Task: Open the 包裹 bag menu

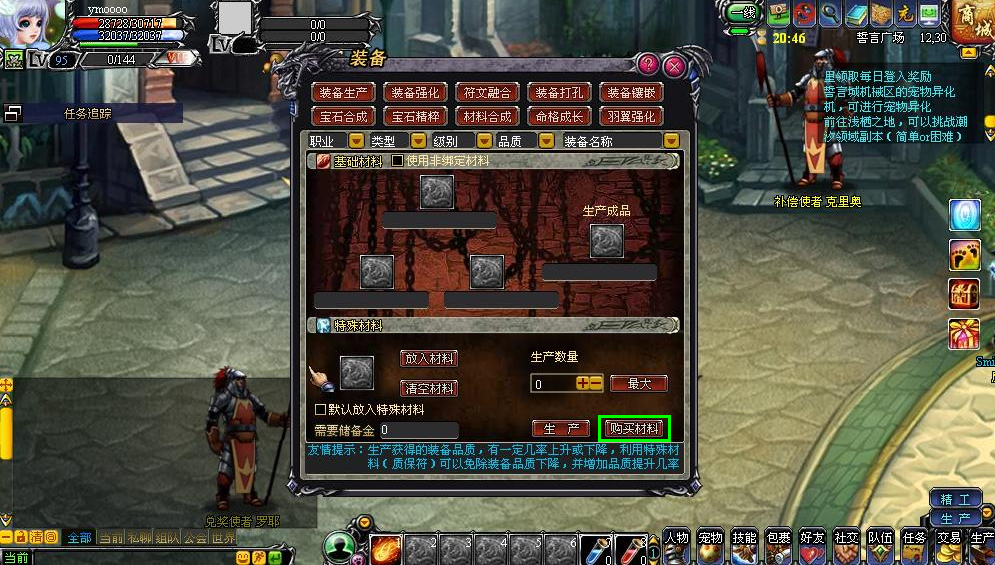Action: coord(777,544)
